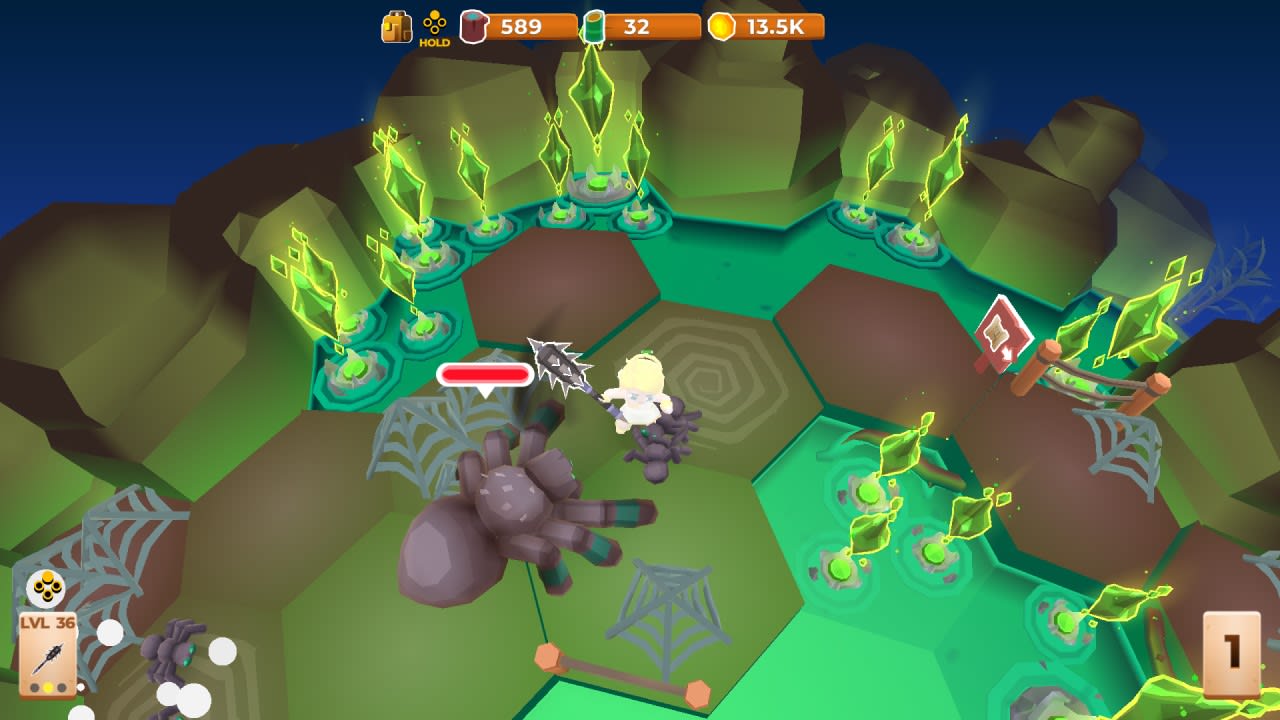1280x720 pixels.
Task: Click the four-dot icon above the weapon card
Action: [46, 588]
